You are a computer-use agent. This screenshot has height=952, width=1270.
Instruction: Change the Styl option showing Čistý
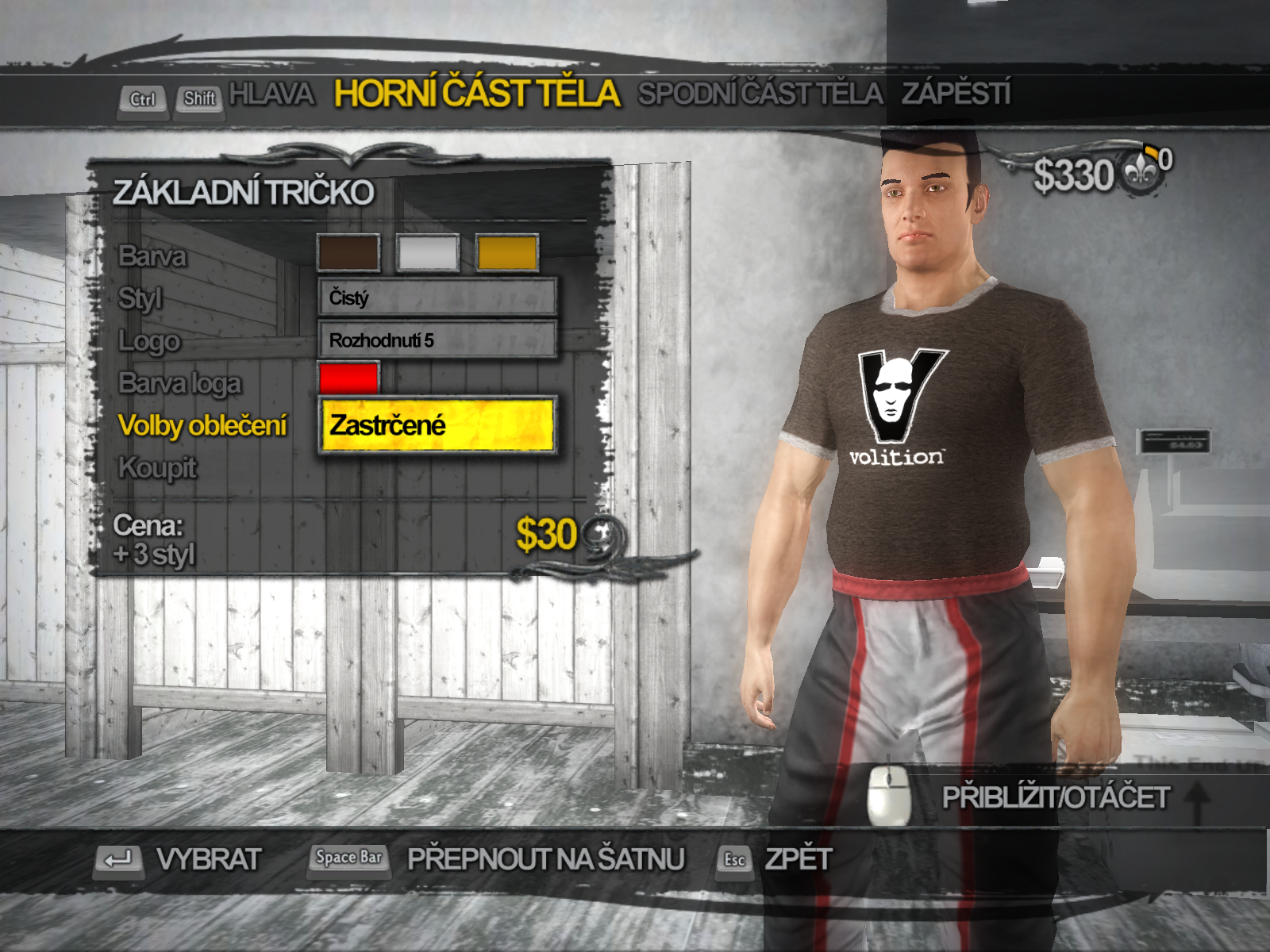(437, 297)
